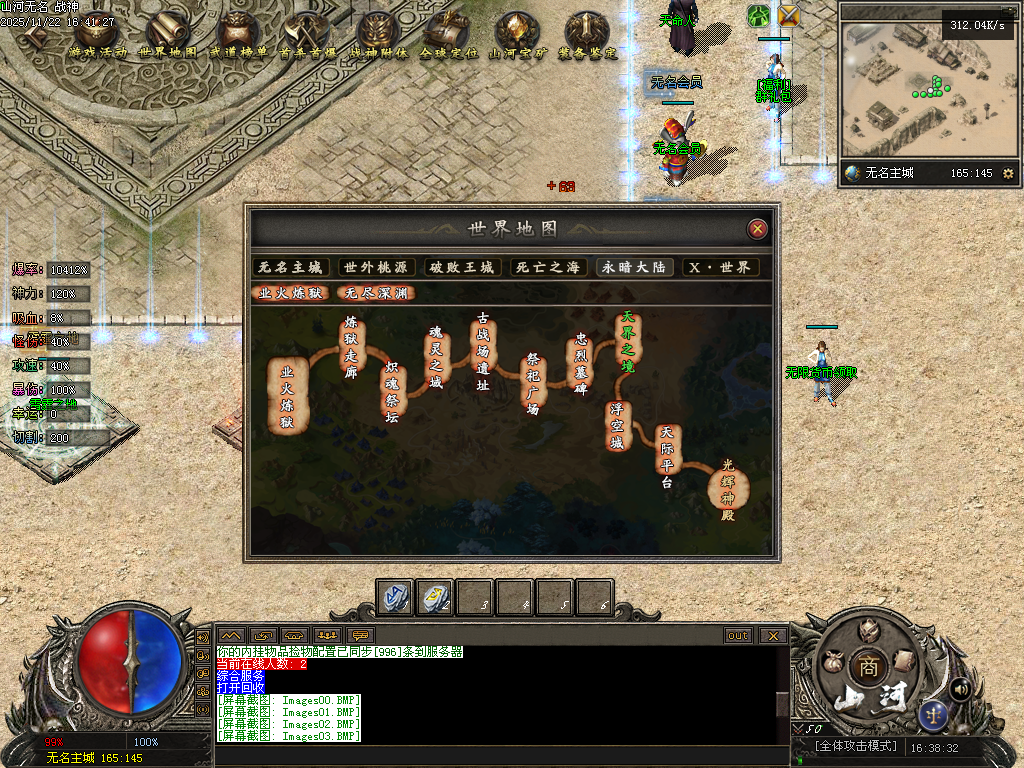Click the 商 shop button
1024x768 pixels.
866,667
